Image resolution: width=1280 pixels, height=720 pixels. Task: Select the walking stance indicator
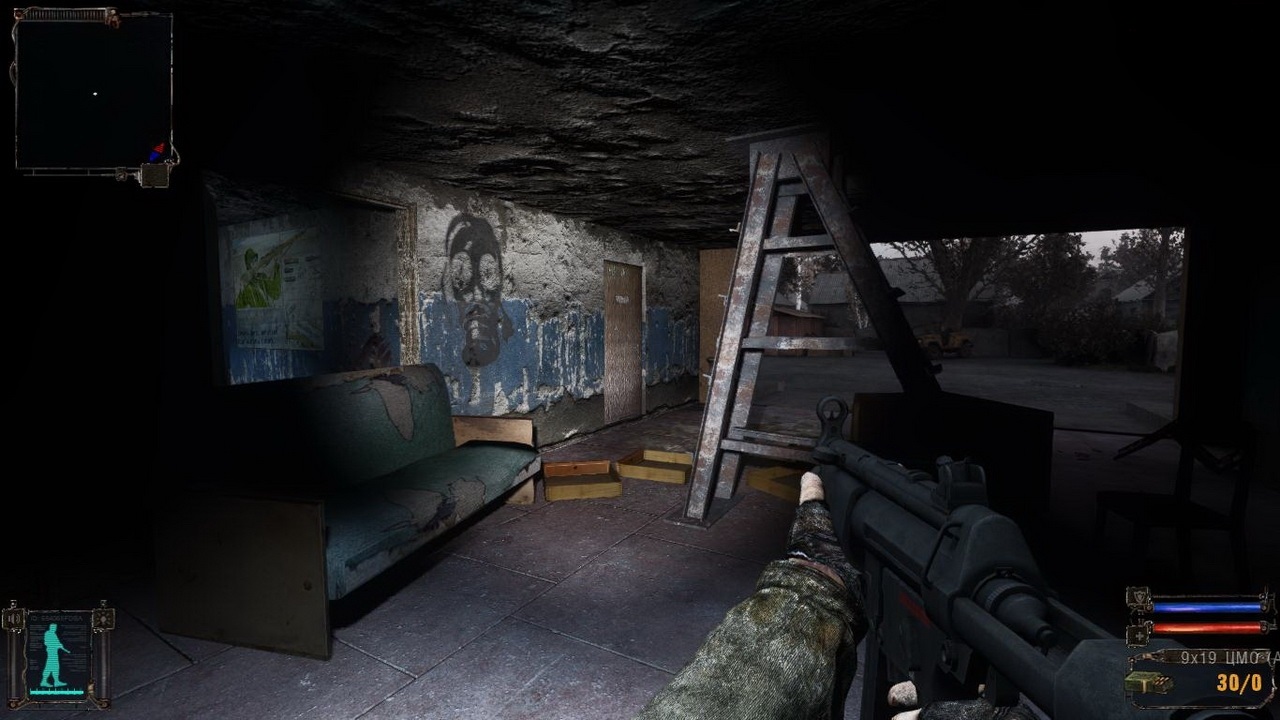tap(54, 655)
